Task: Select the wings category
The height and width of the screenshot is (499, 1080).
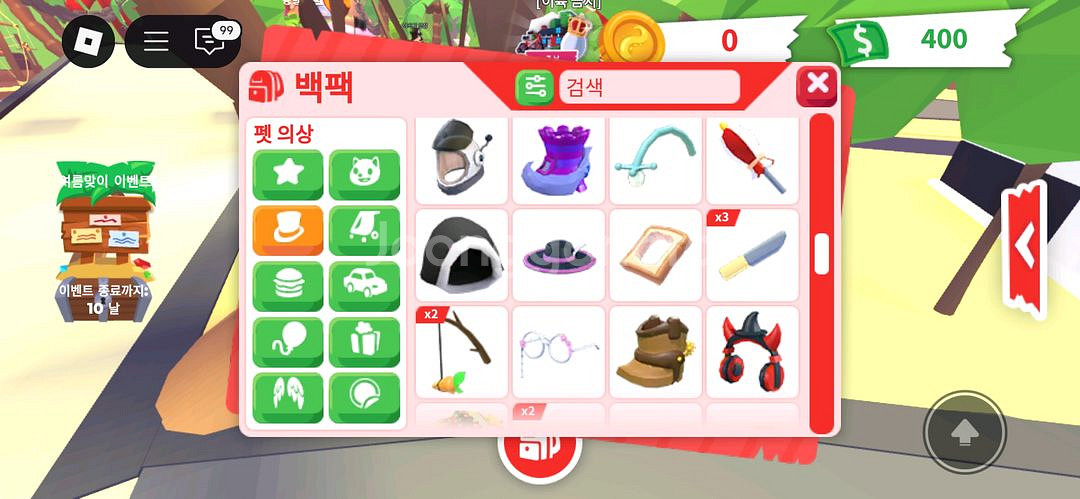Action: tap(288, 397)
